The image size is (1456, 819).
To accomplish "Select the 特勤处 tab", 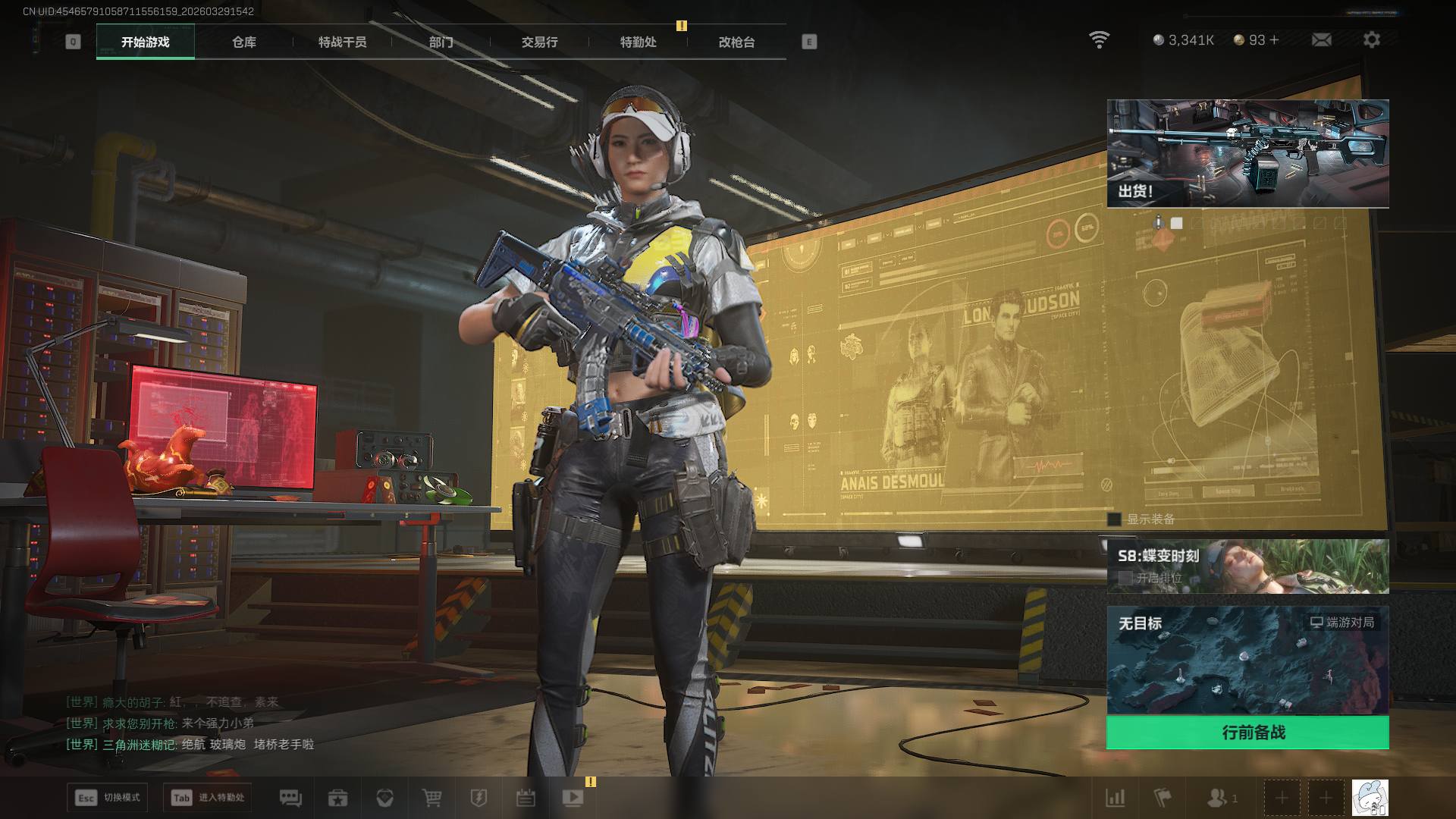I will tap(638, 42).
